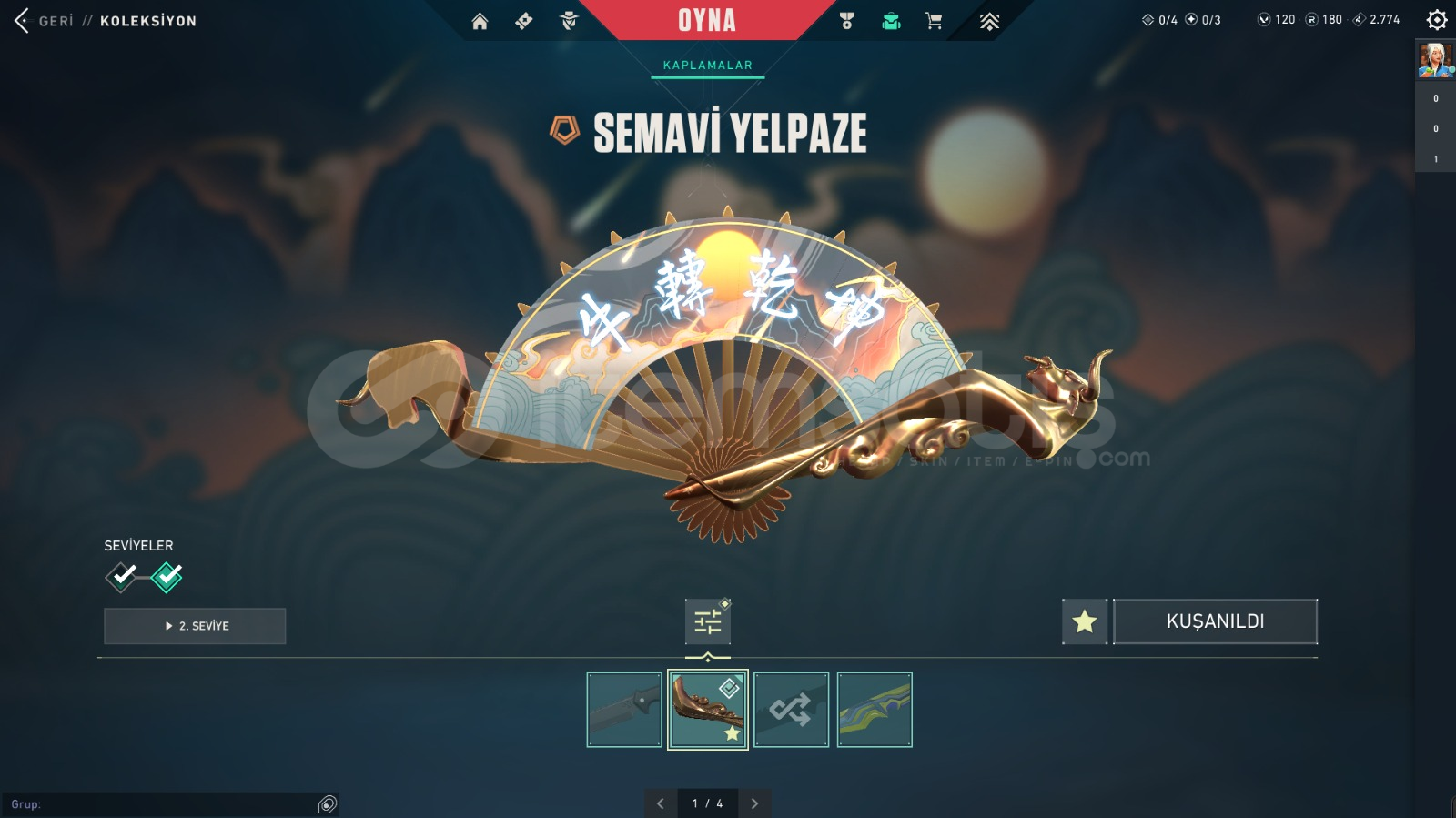Select the random shuffle skin tile
The height and width of the screenshot is (818, 1456).
pyautogui.click(x=791, y=710)
